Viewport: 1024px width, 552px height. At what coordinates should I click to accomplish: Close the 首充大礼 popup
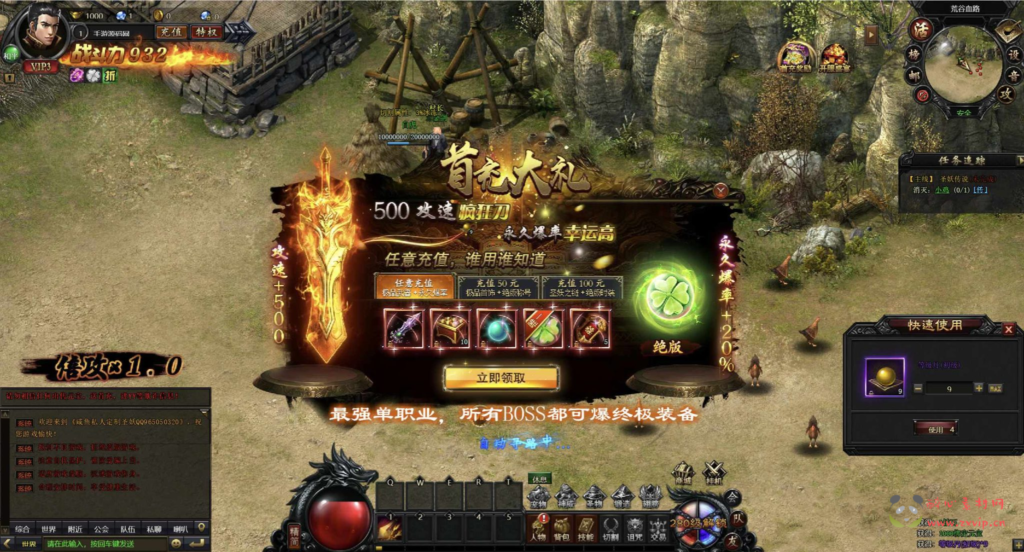tap(721, 189)
